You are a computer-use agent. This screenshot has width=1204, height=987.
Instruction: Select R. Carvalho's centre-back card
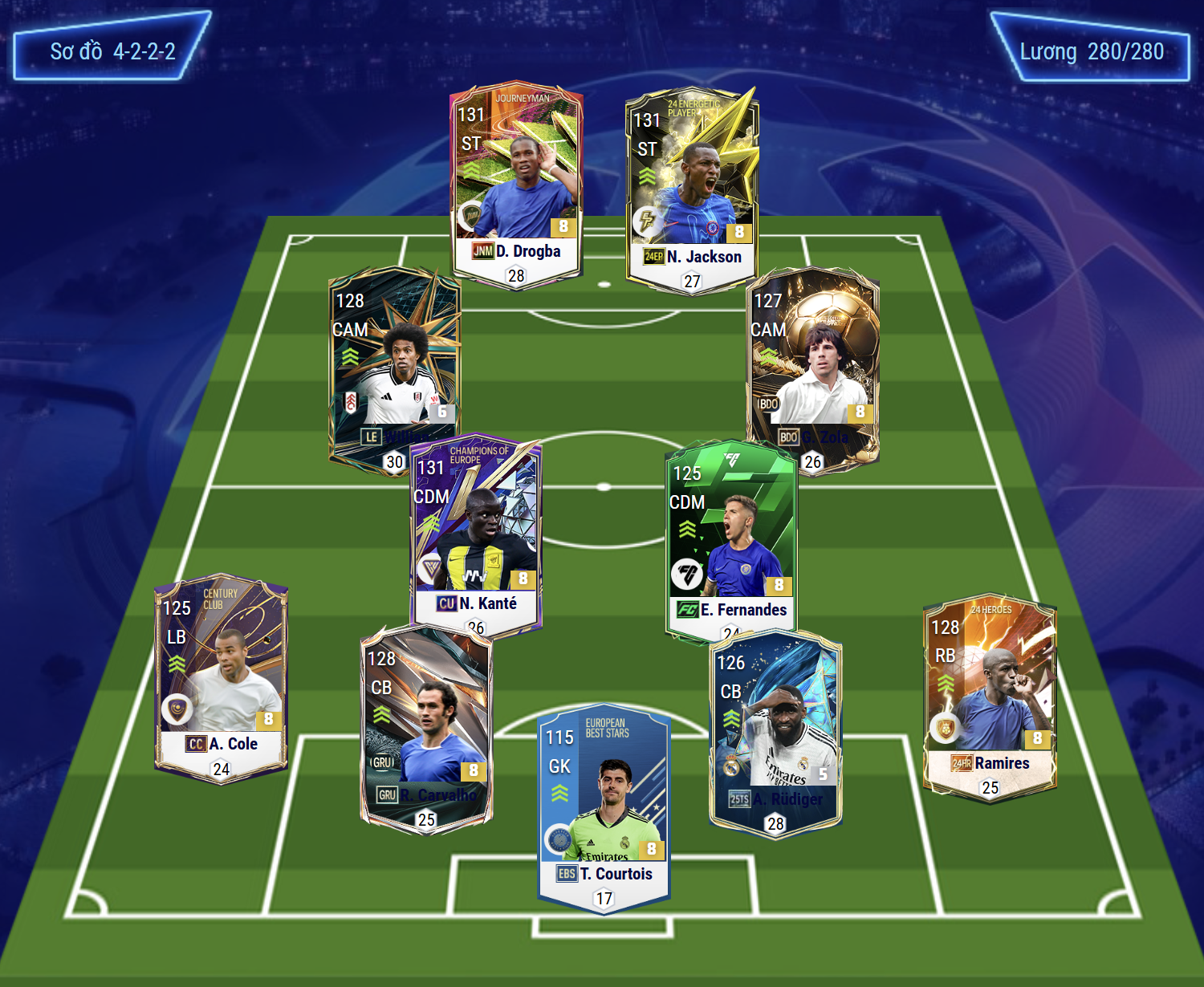426,726
